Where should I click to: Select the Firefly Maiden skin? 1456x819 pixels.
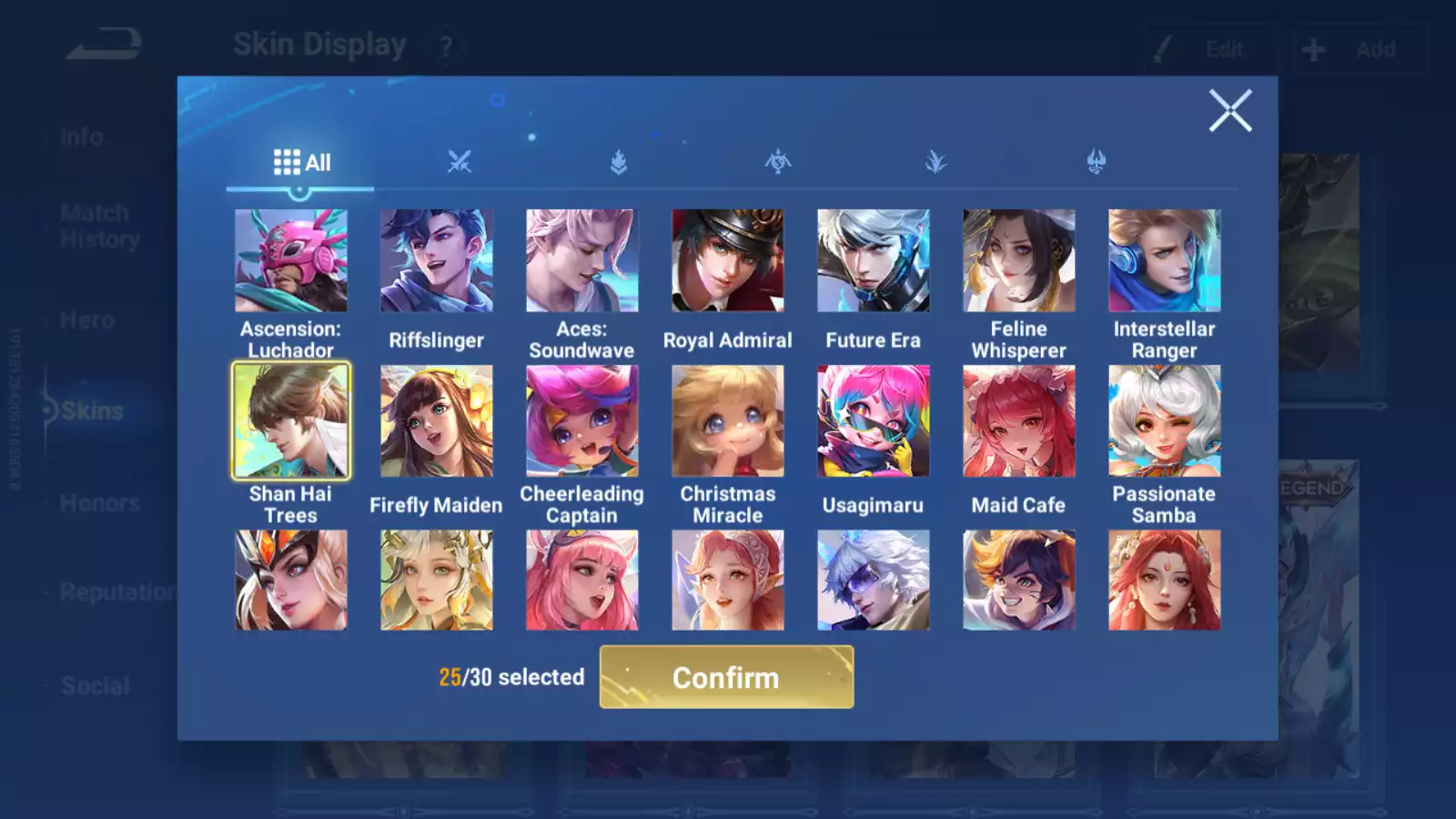[x=436, y=420]
